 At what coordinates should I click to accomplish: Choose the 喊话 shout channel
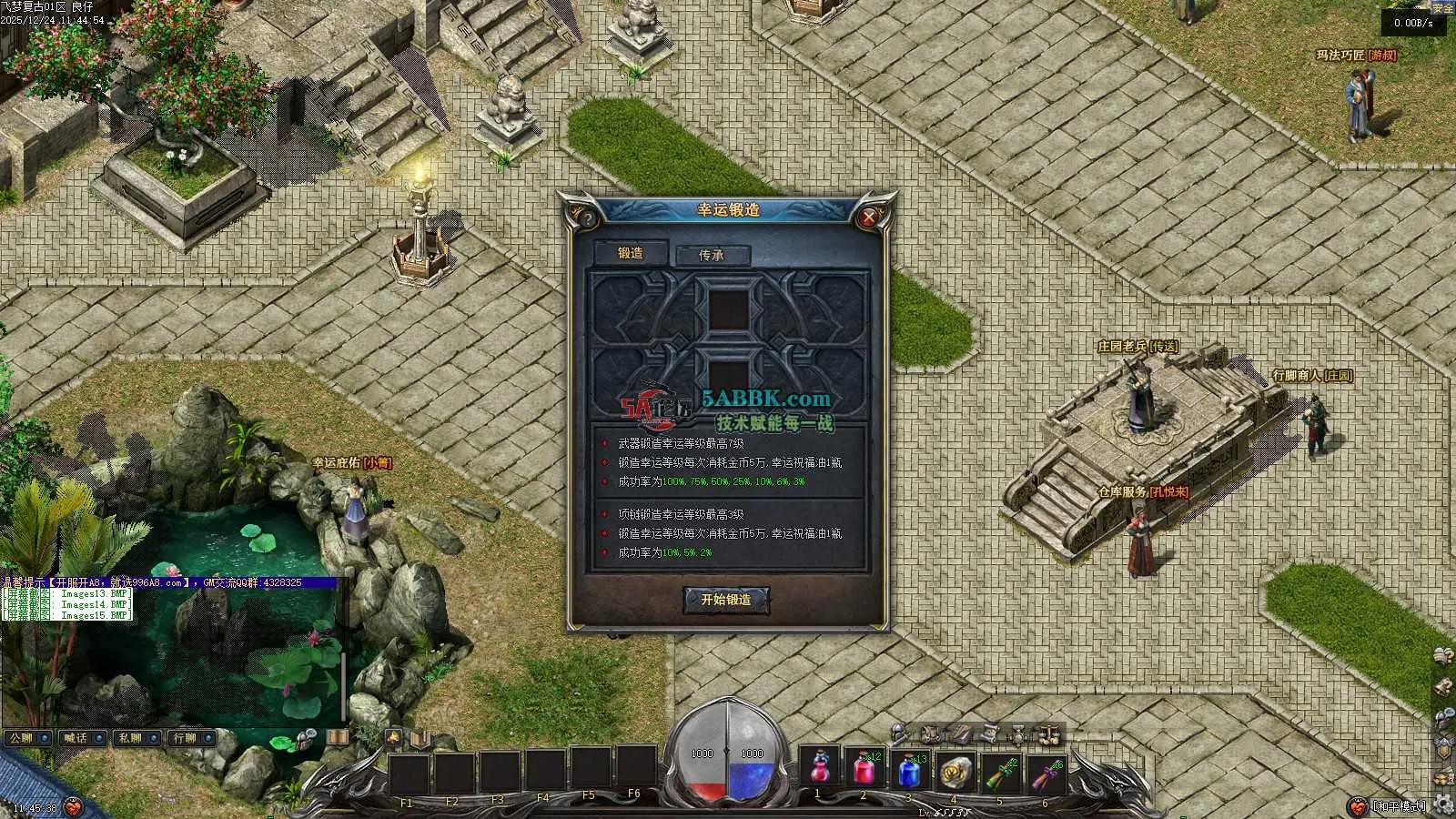[82, 738]
